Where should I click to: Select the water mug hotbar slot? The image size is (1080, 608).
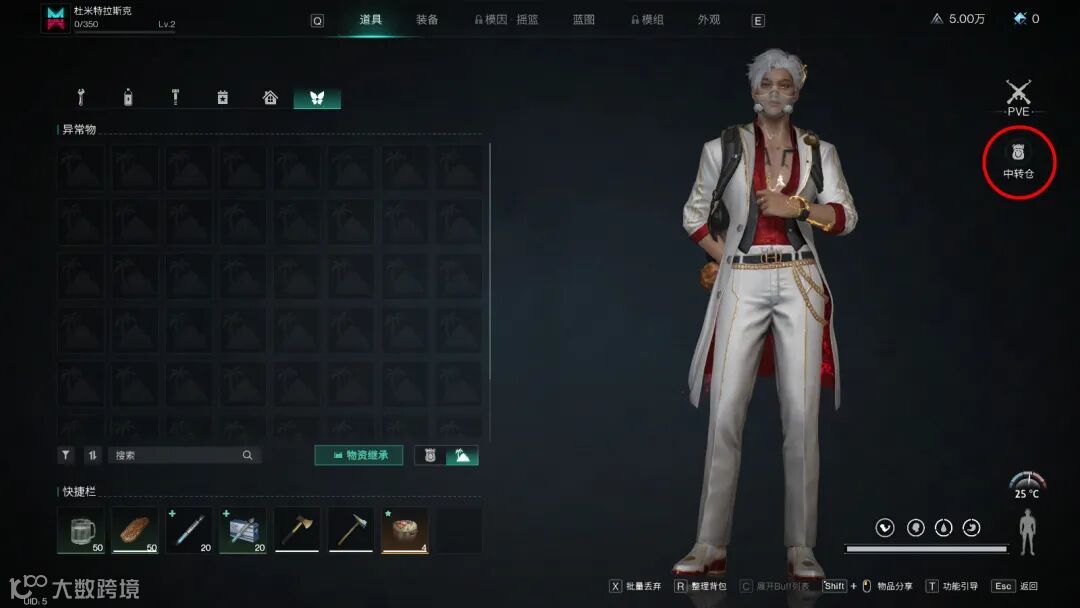(81, 529)
